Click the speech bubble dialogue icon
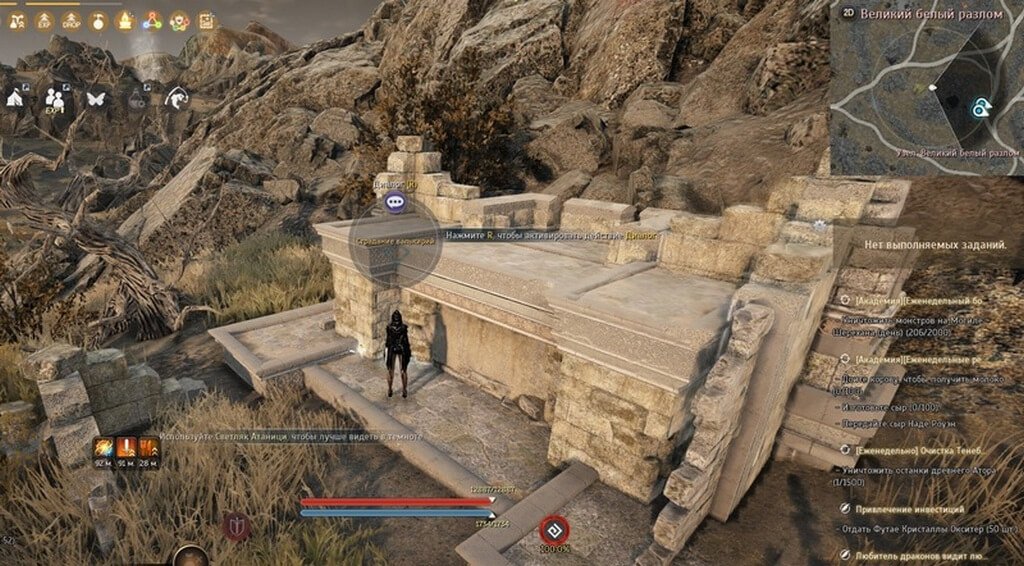Image resolution: width=1024 pixels, height=566 pixels. coord(396,202)
